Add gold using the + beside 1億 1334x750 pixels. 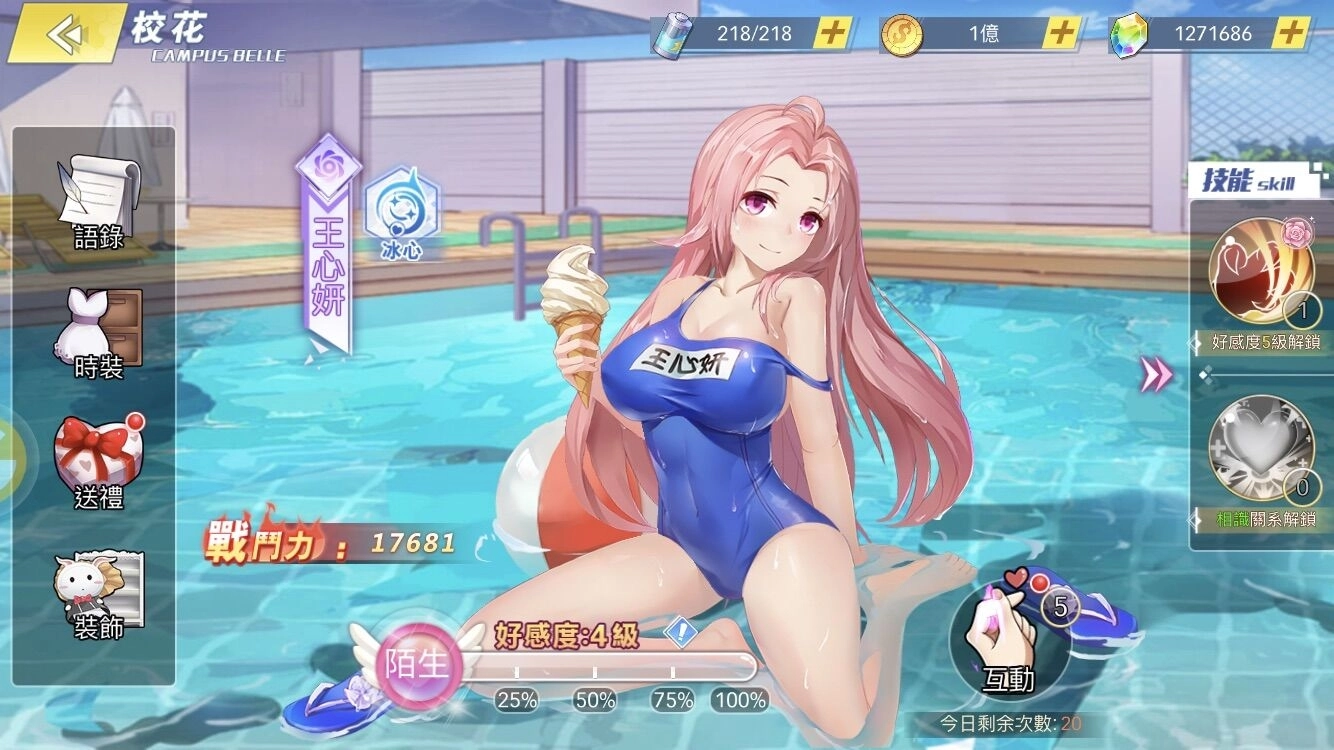(1060, 33)
